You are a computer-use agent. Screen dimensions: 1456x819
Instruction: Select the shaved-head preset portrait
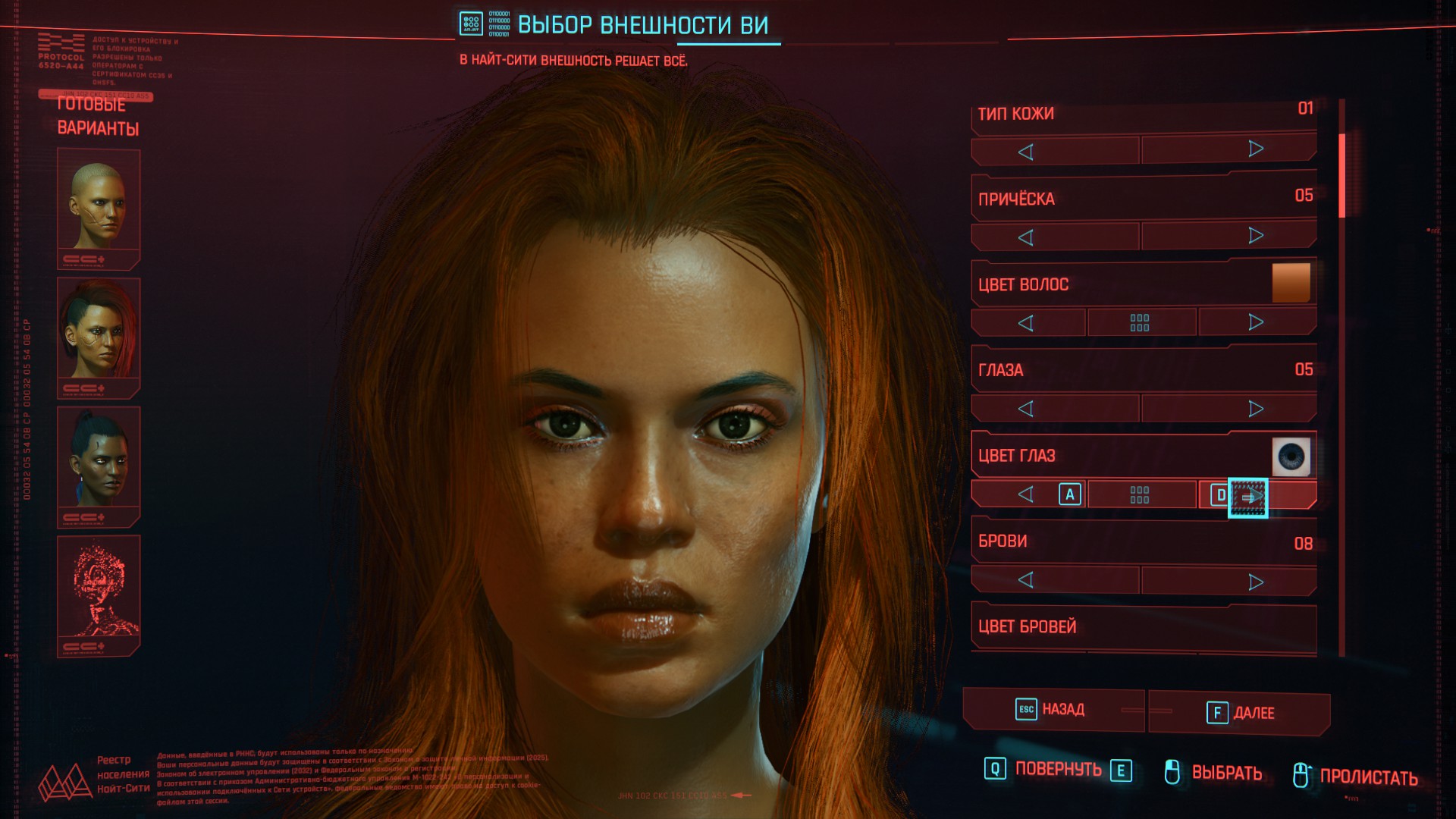(x=99, y=206)
